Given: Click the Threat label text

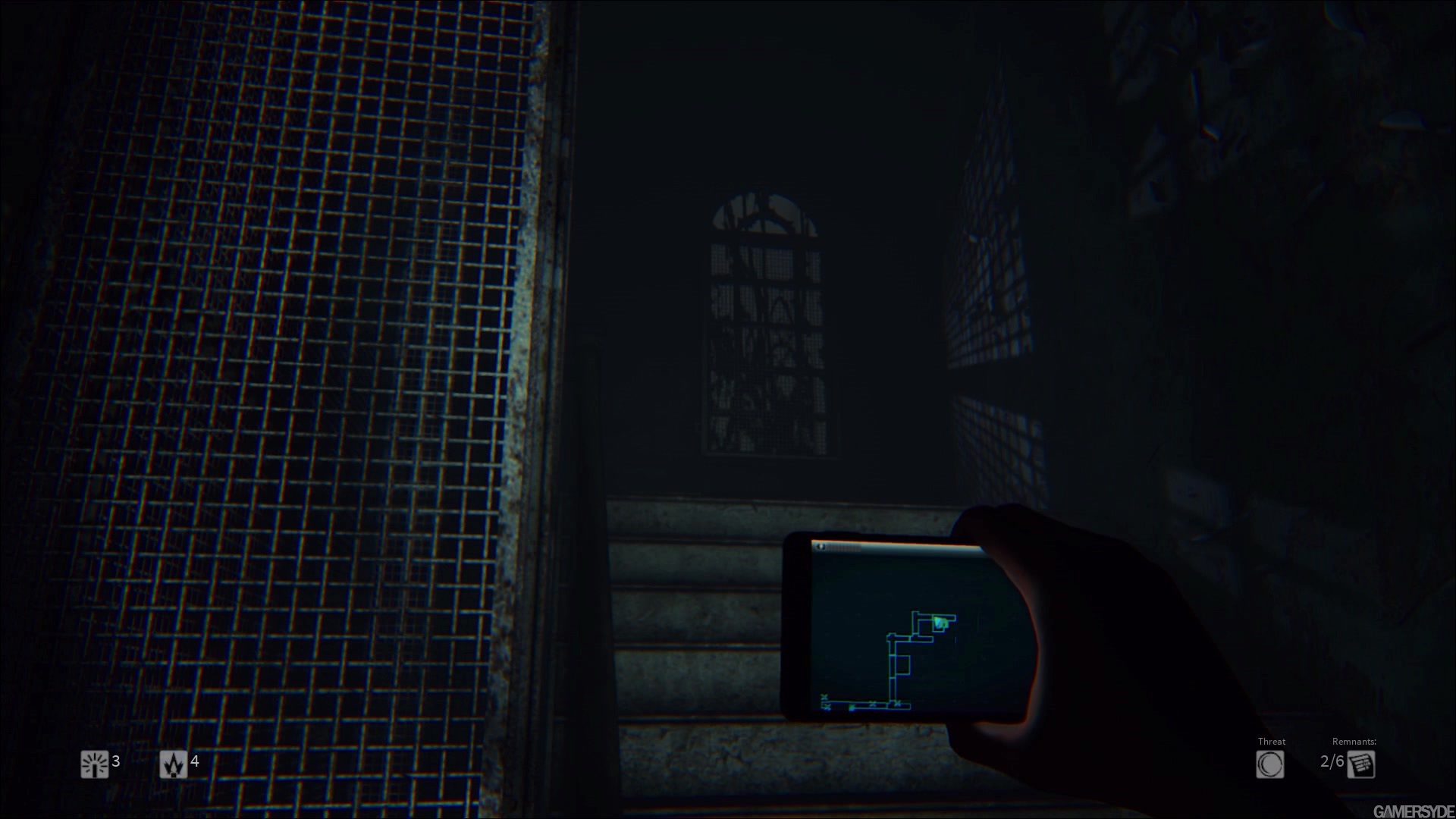Looking at the screenshot, I should [x=1272, y=741].
